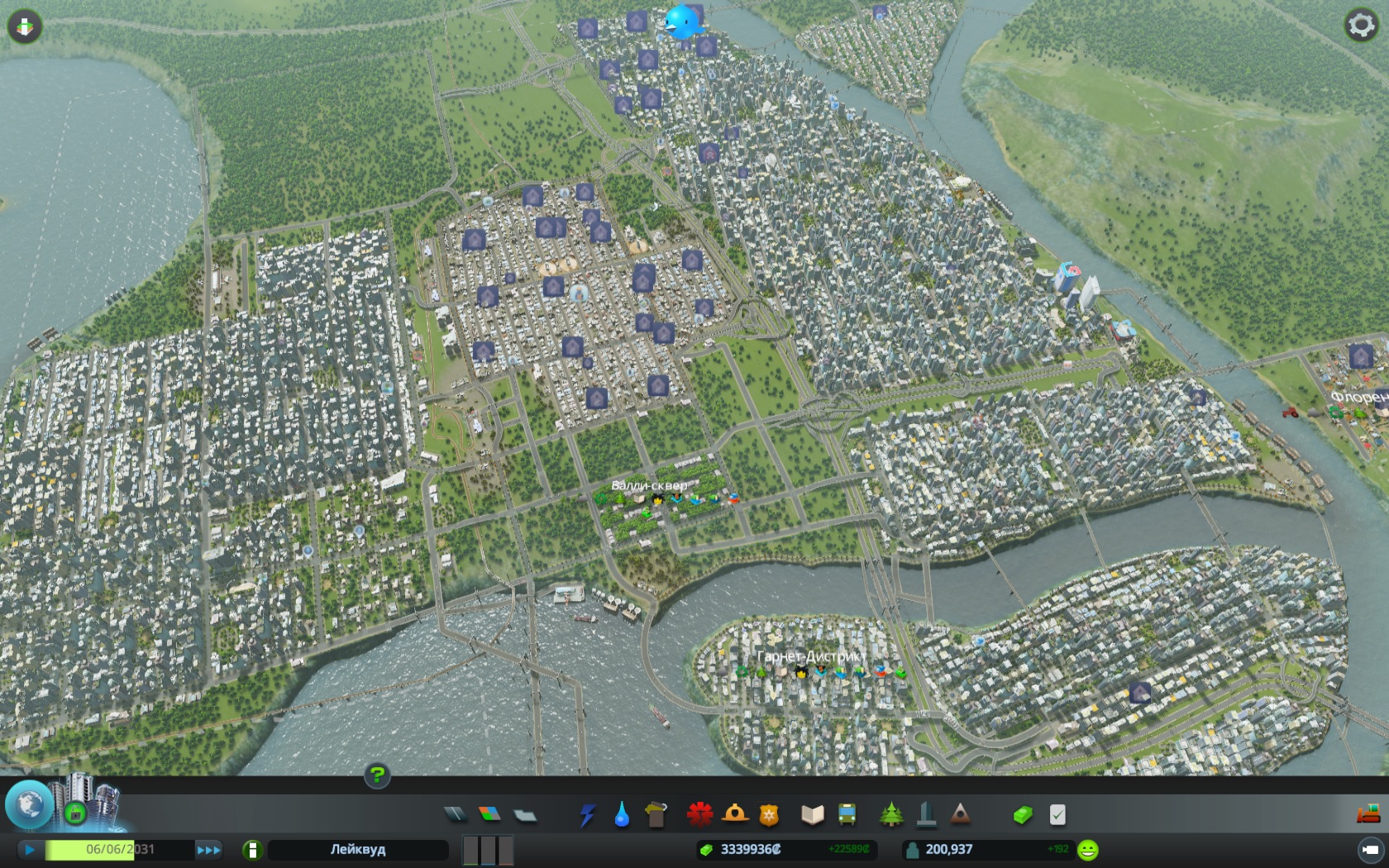Image resolution: width=1389 pixels, height=868 pixels.
Task: Open the Policies checklist panel
Action: (1057, 815)
